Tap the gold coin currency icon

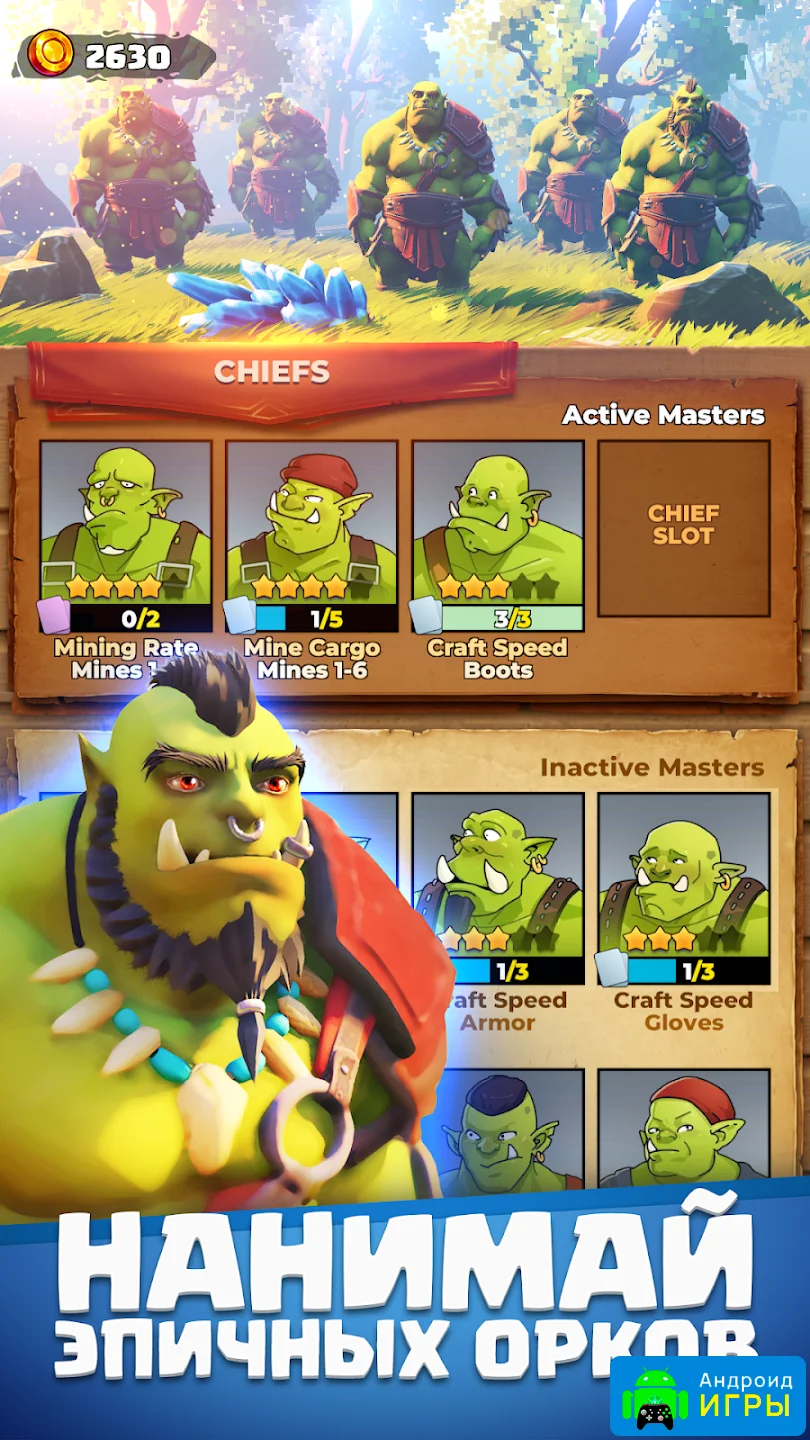(x=51, y=54)
